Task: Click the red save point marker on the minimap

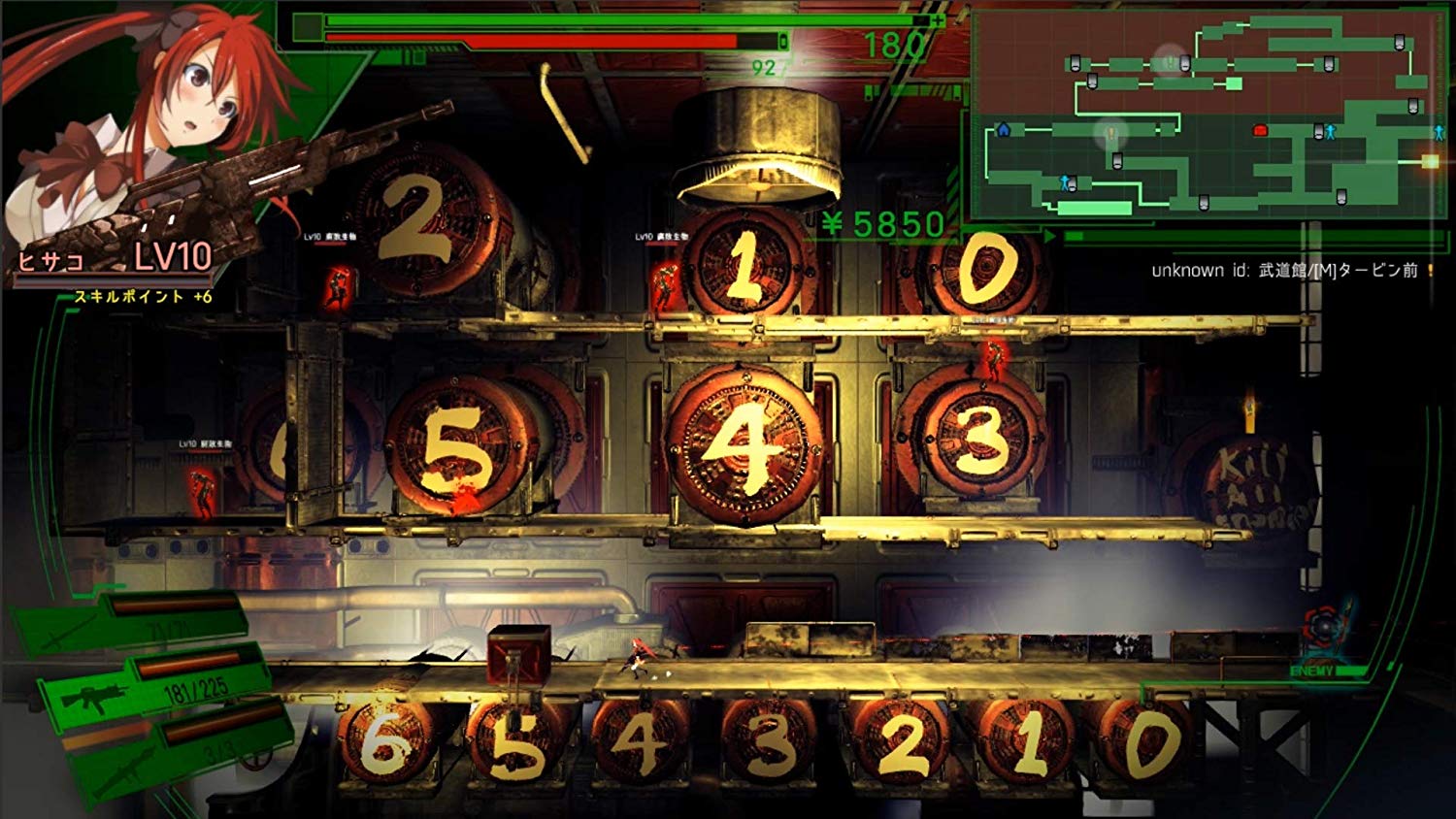Action: 1260,131
